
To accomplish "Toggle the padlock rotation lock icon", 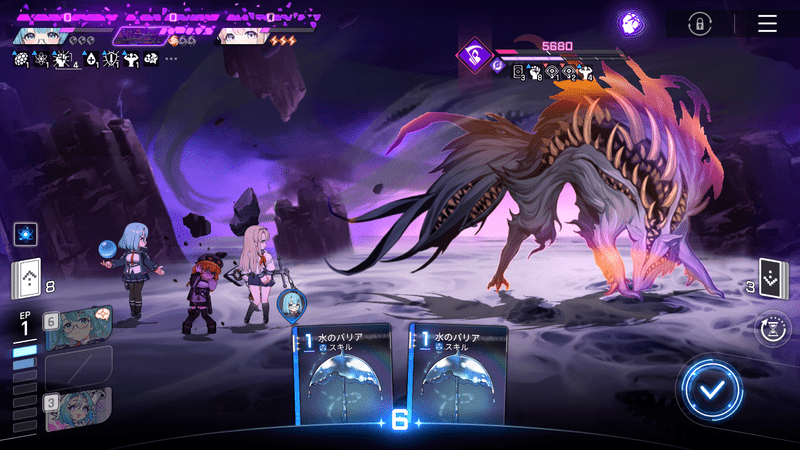I will click(x=702, y=24).
